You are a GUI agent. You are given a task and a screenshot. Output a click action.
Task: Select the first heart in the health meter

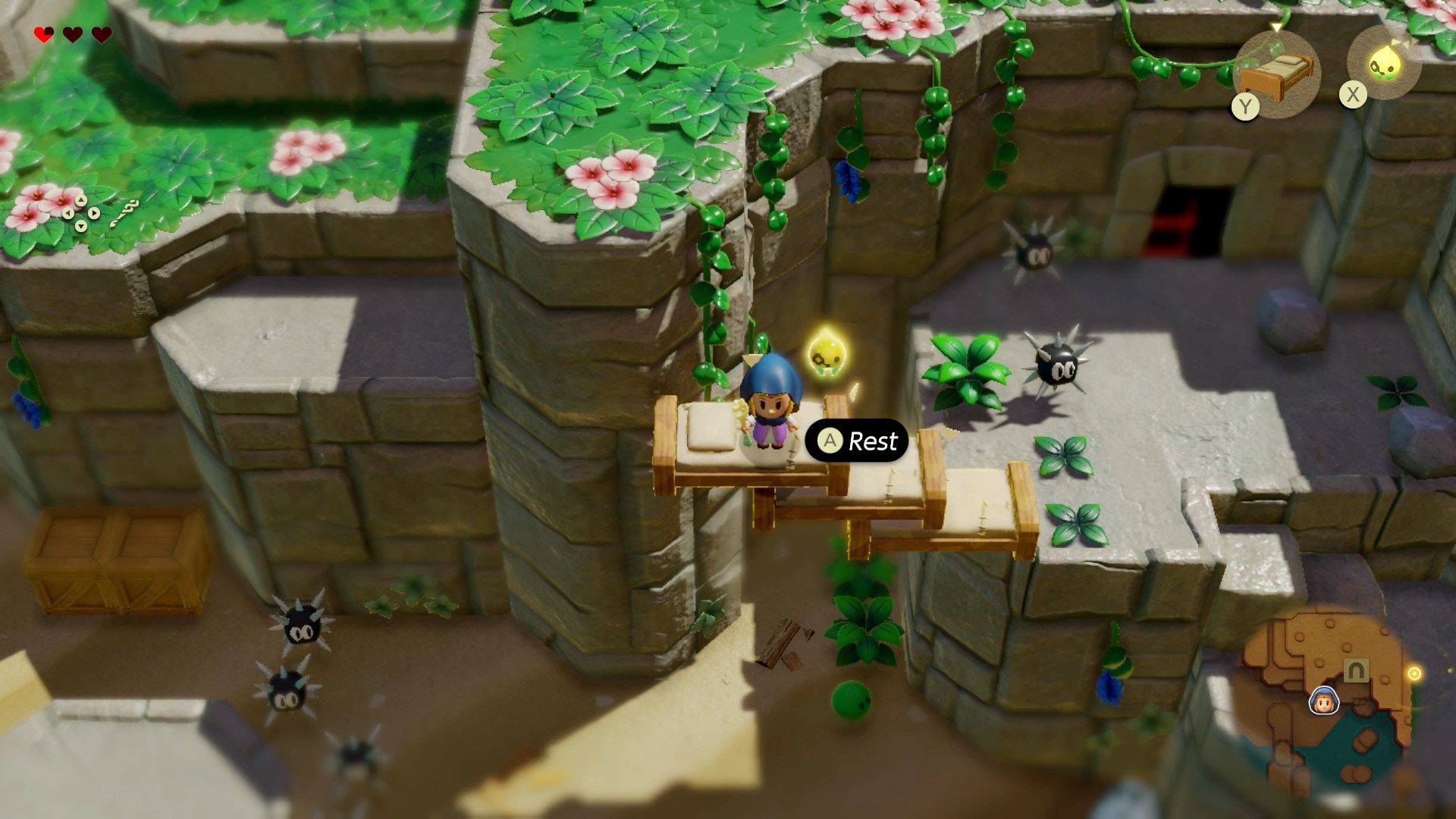click(x=43, y=33)
